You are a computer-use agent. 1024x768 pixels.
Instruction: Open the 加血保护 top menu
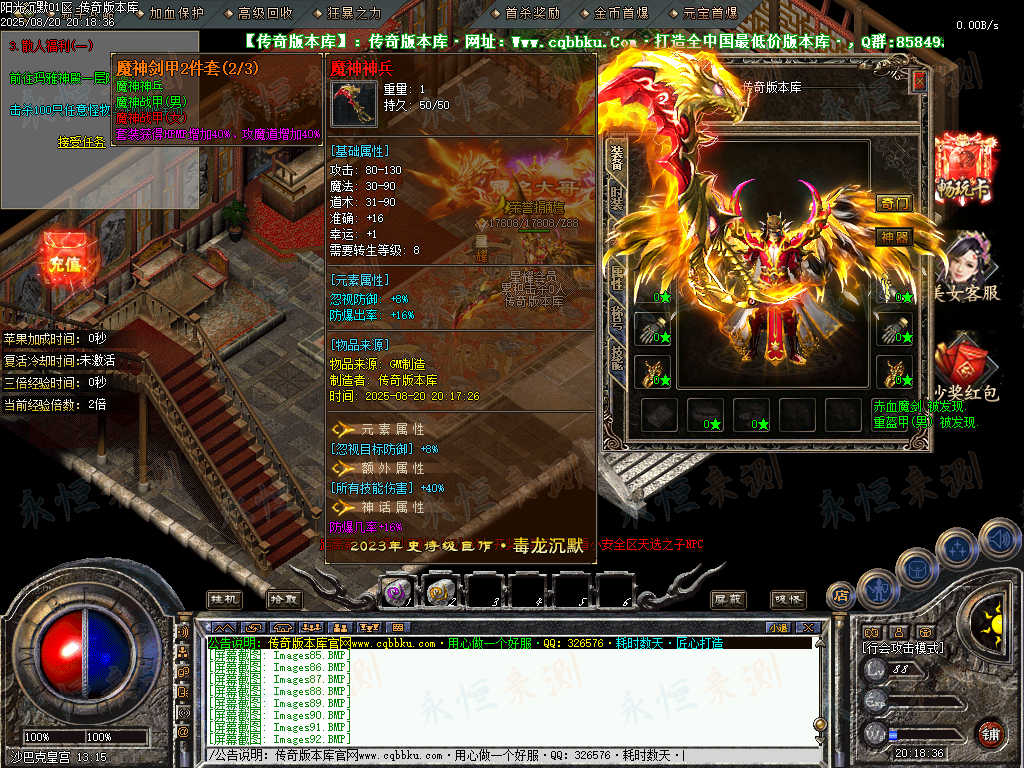coord(176,13)
